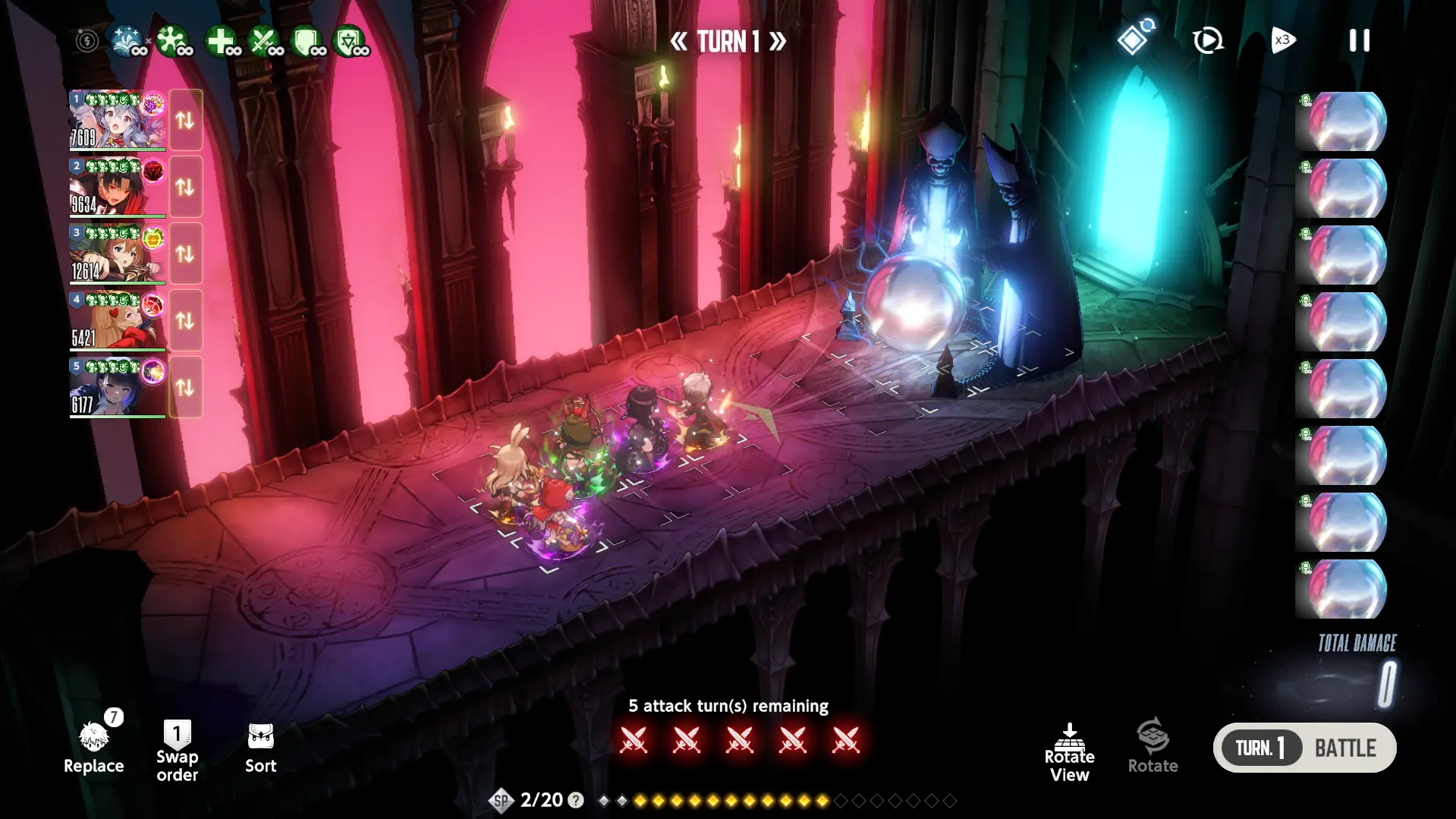The image size is (1456, 819).
Task: Inspect the green shield buff icon
Action: tap(307, 41)
